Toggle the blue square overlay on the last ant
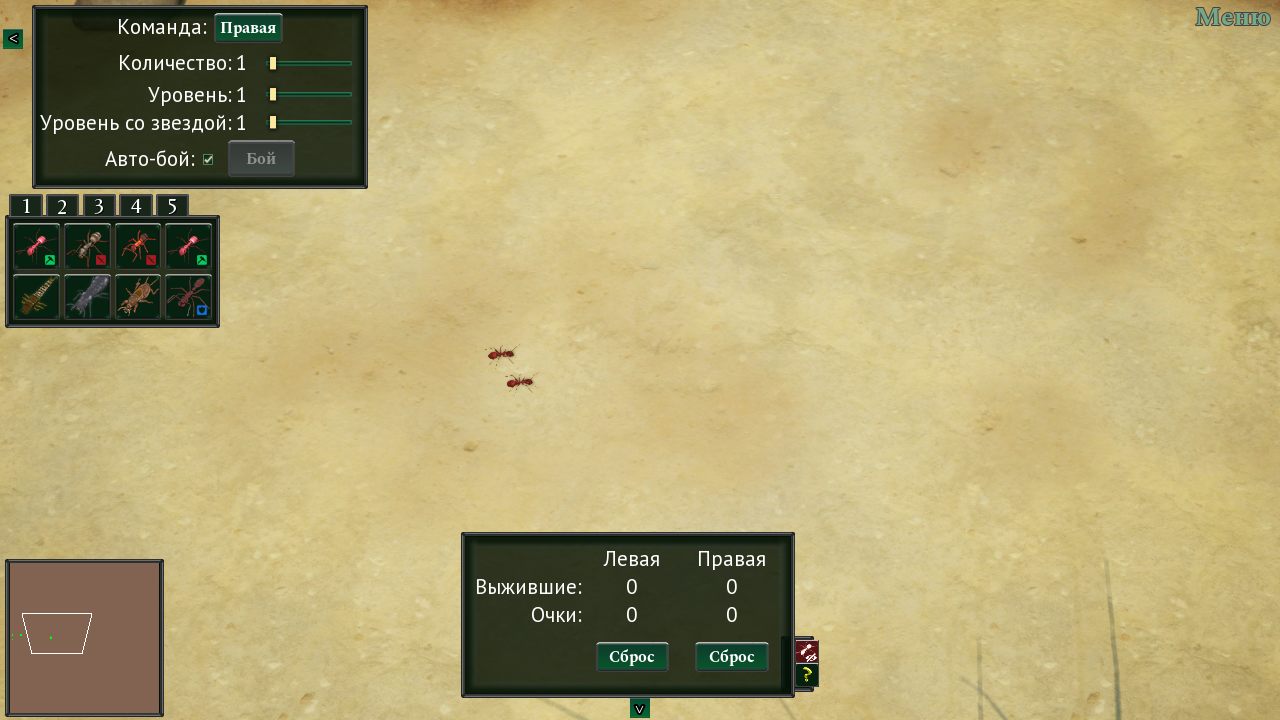 click(202, 309)
